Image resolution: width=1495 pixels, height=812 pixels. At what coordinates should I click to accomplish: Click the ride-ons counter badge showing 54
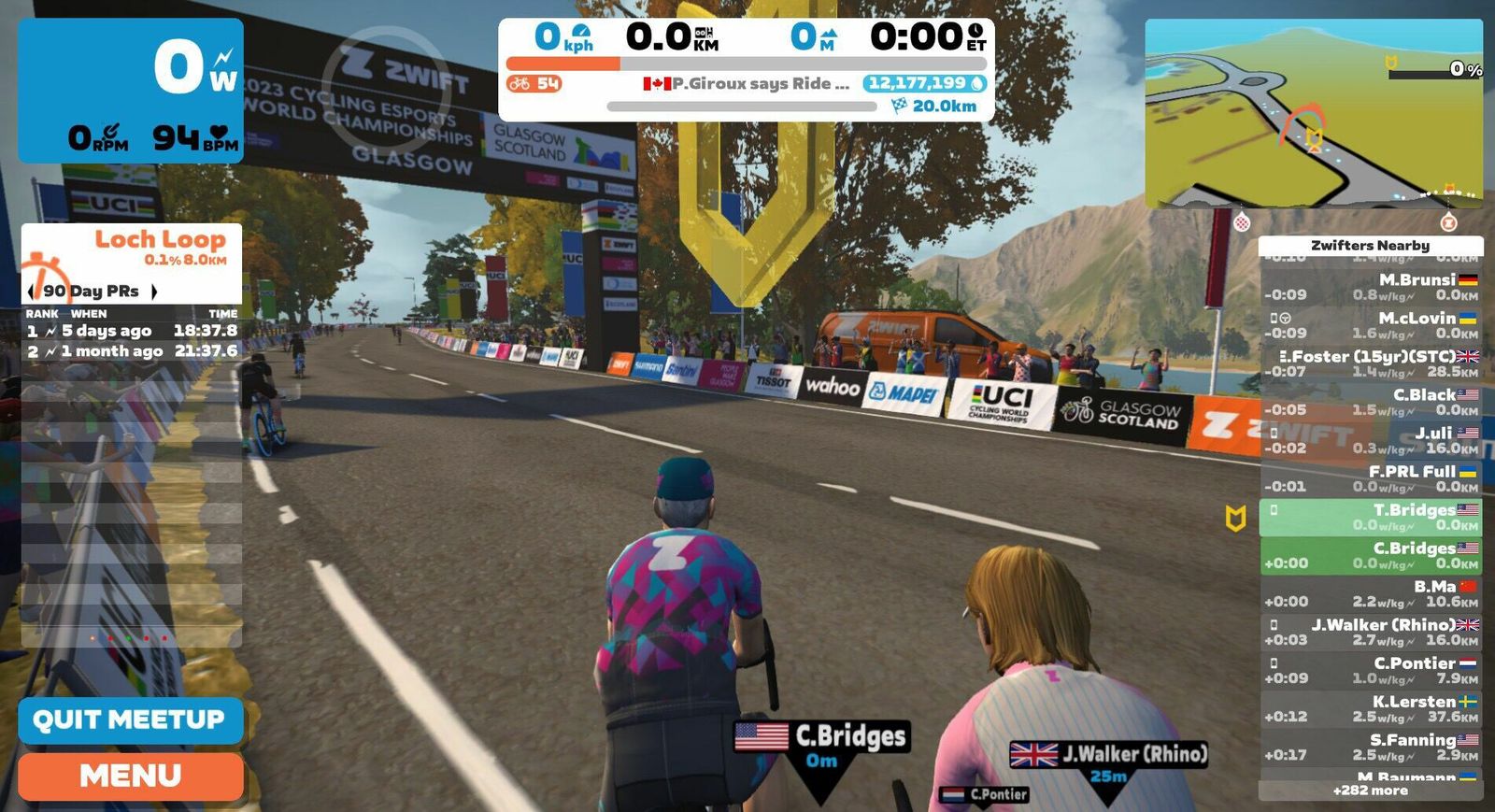(x=534, y=84)
